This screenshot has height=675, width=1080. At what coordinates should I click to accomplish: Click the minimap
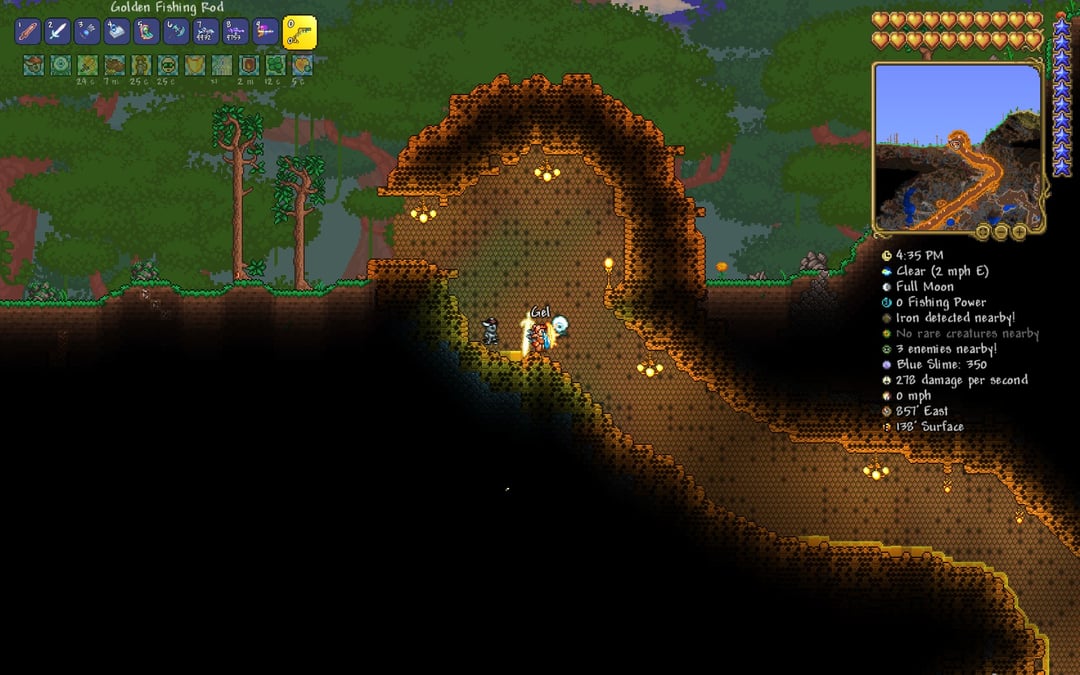tap(958, 146)
